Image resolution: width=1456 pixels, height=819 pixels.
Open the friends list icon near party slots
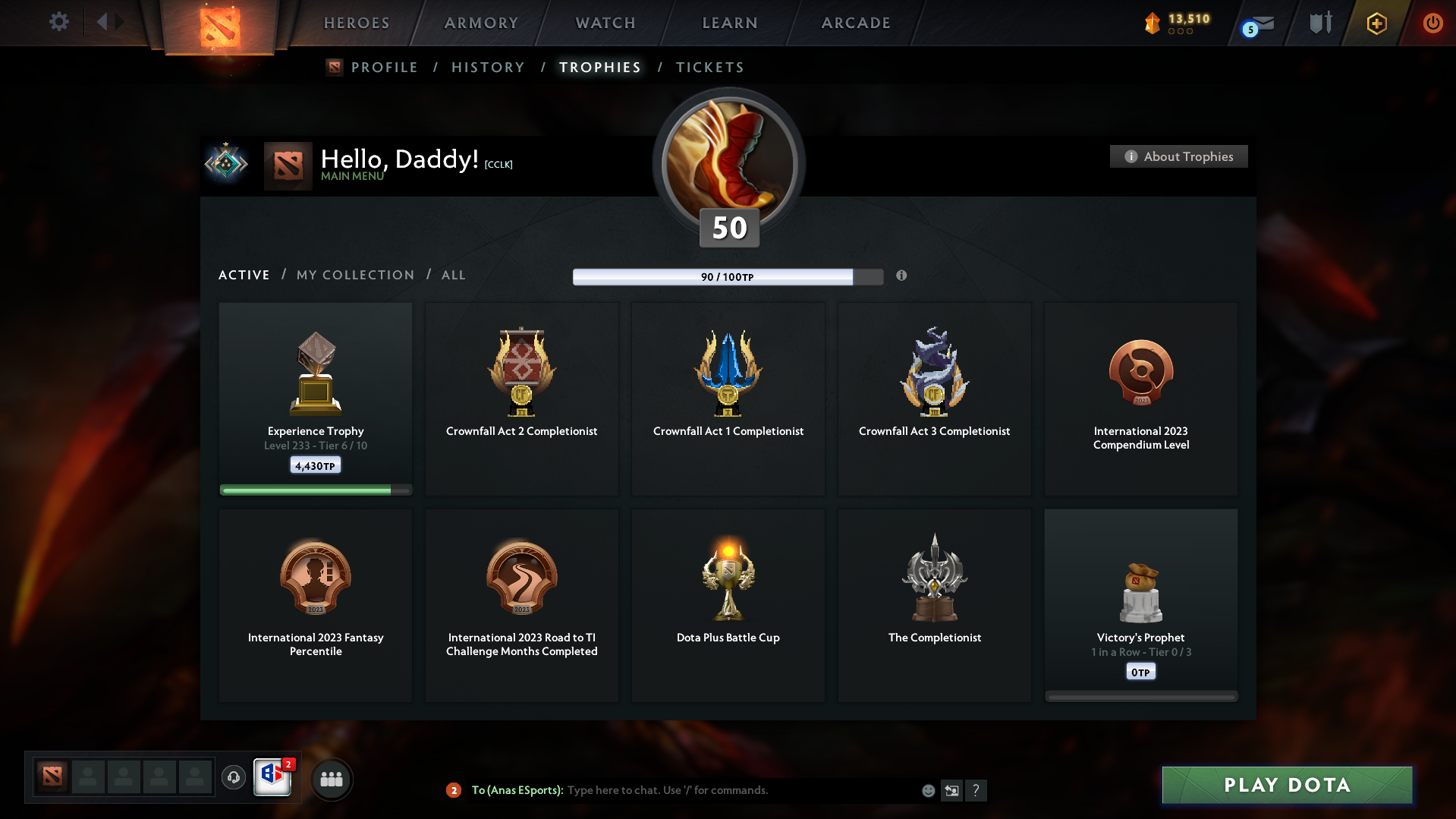pos(331,779)
